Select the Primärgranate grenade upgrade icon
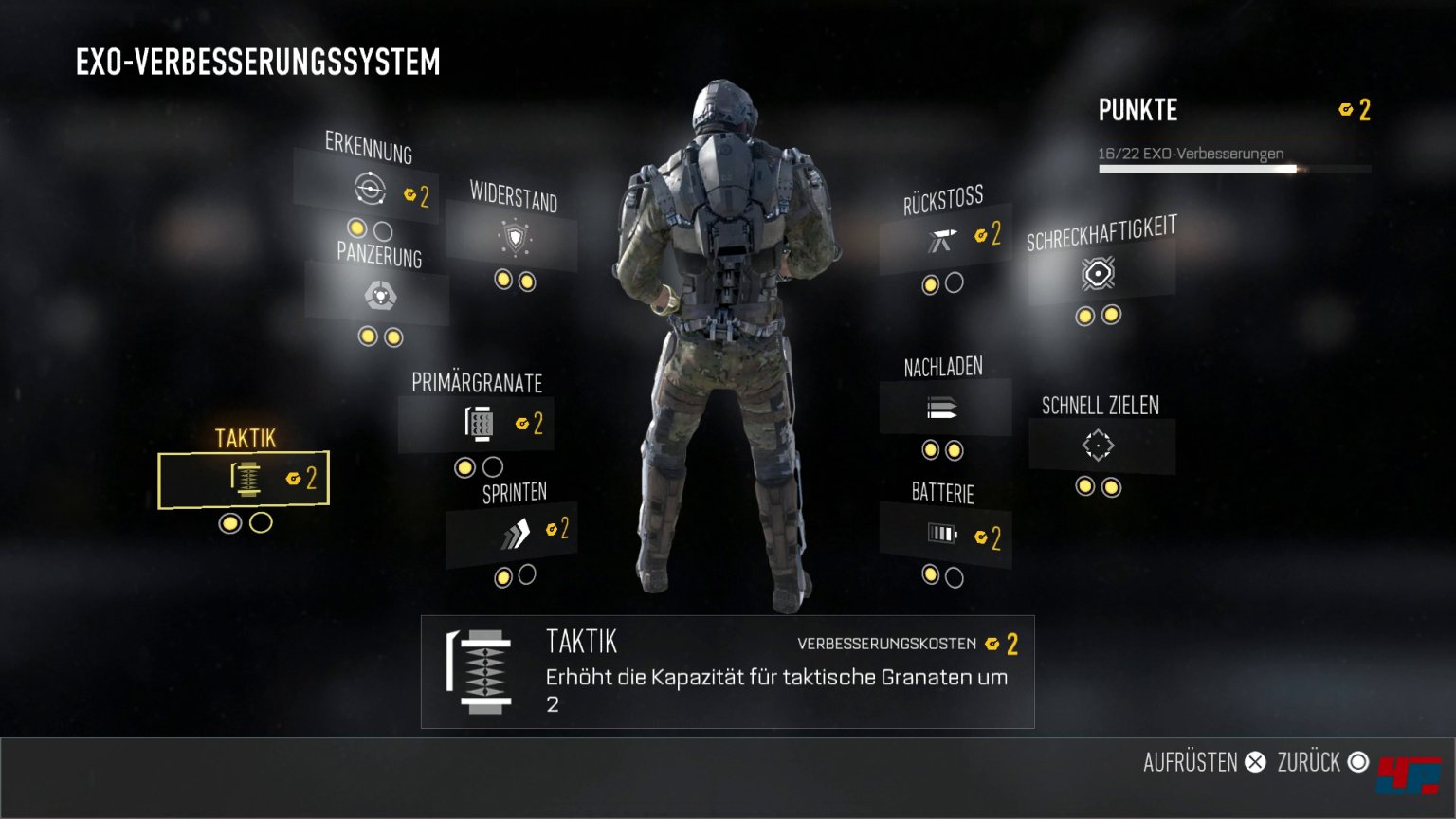Image resolution: width=1456 pixels, height=819 pixels. [x=479, y=423]
